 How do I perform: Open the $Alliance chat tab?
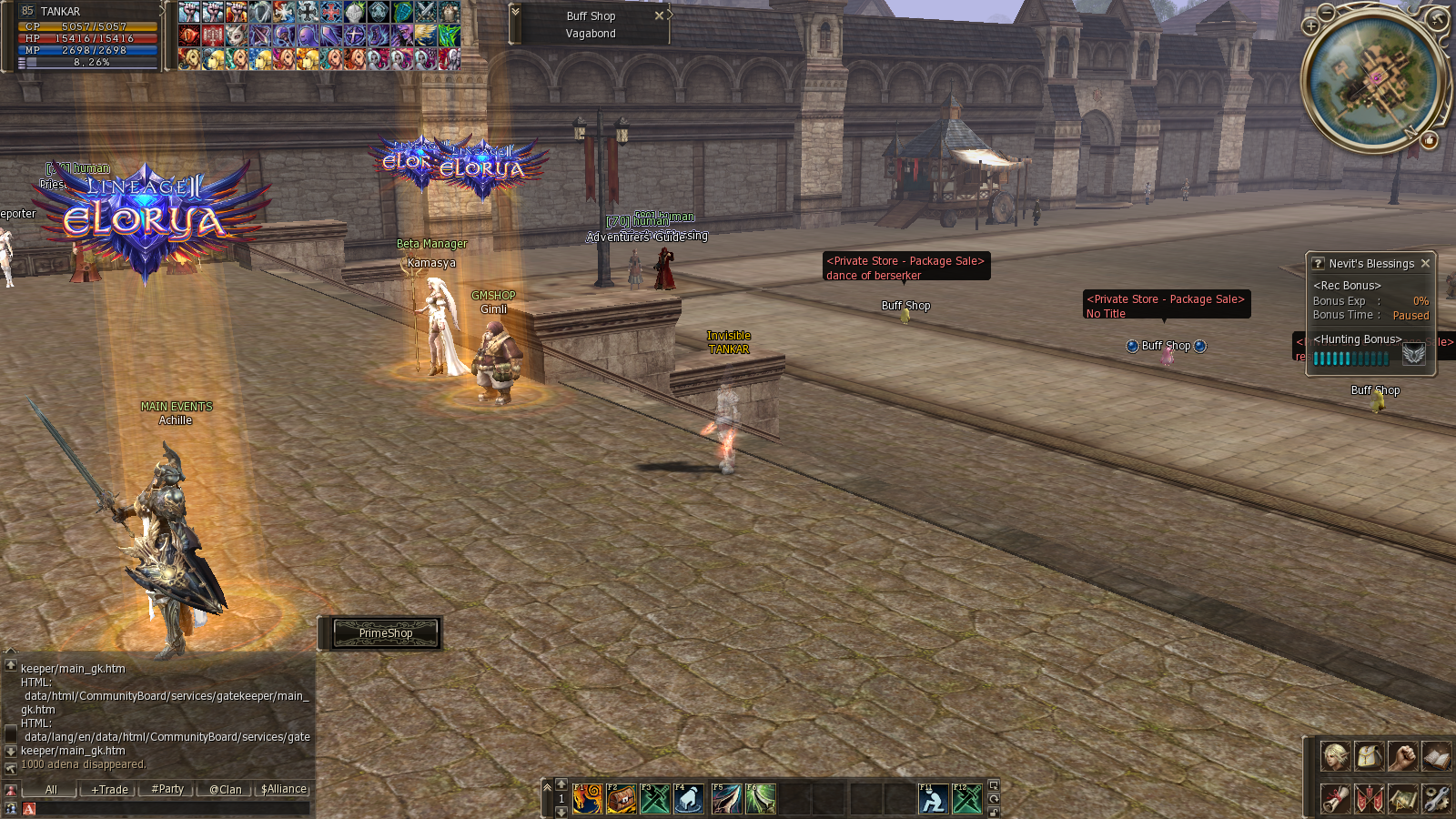[x=284, y=790]
